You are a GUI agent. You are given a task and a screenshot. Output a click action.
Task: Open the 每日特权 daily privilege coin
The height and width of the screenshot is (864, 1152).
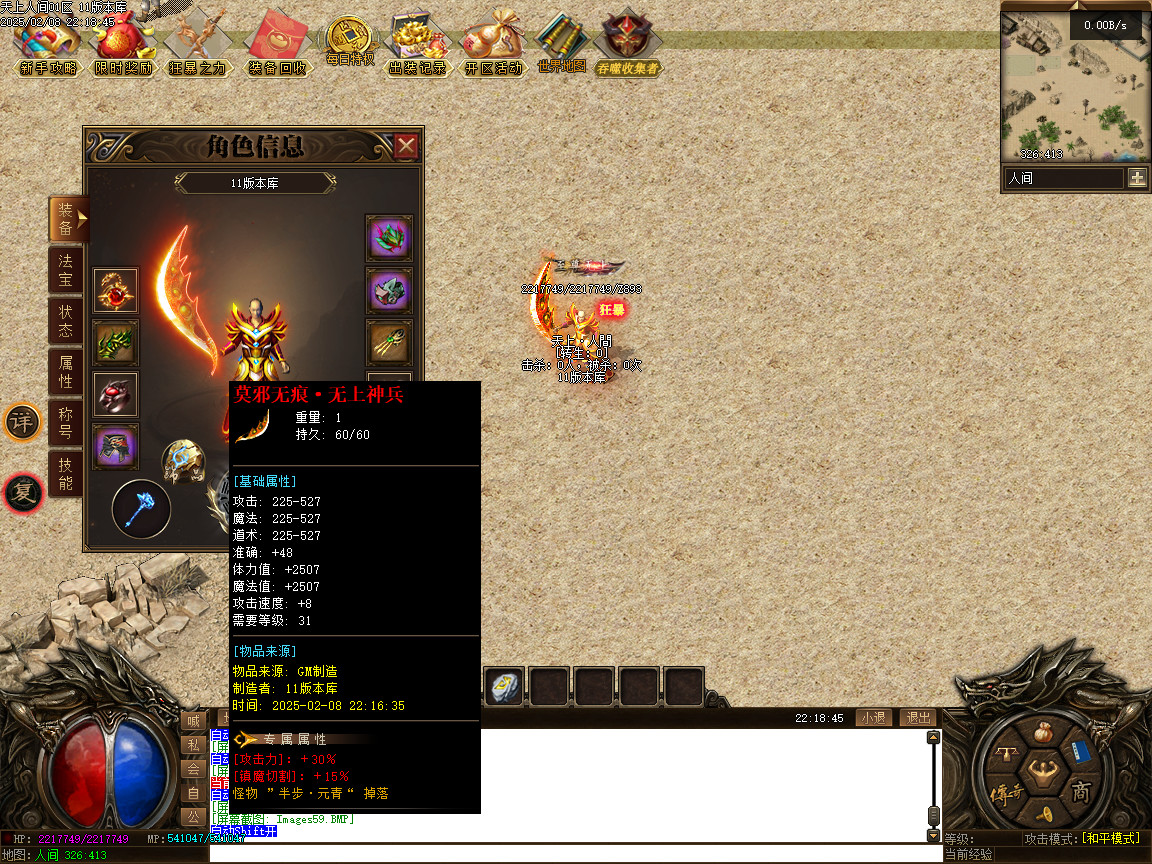pos(349,42)
